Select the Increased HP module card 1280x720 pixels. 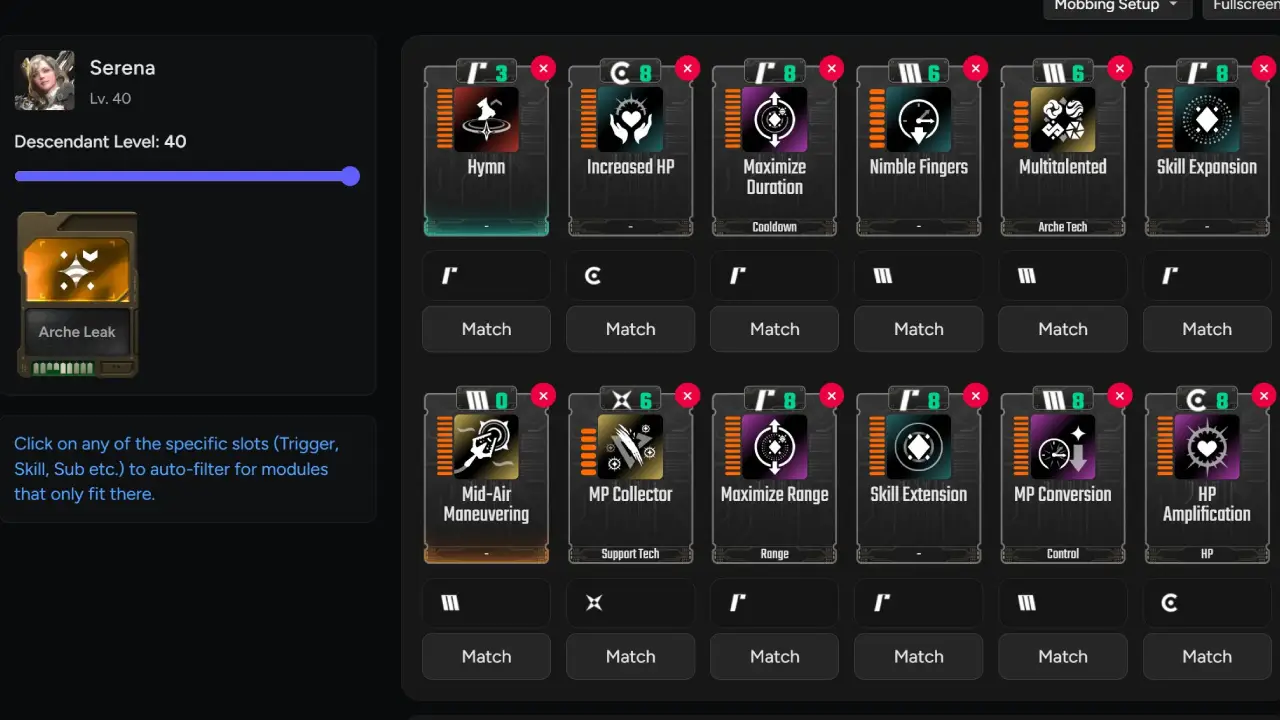[x=630, y=150]
